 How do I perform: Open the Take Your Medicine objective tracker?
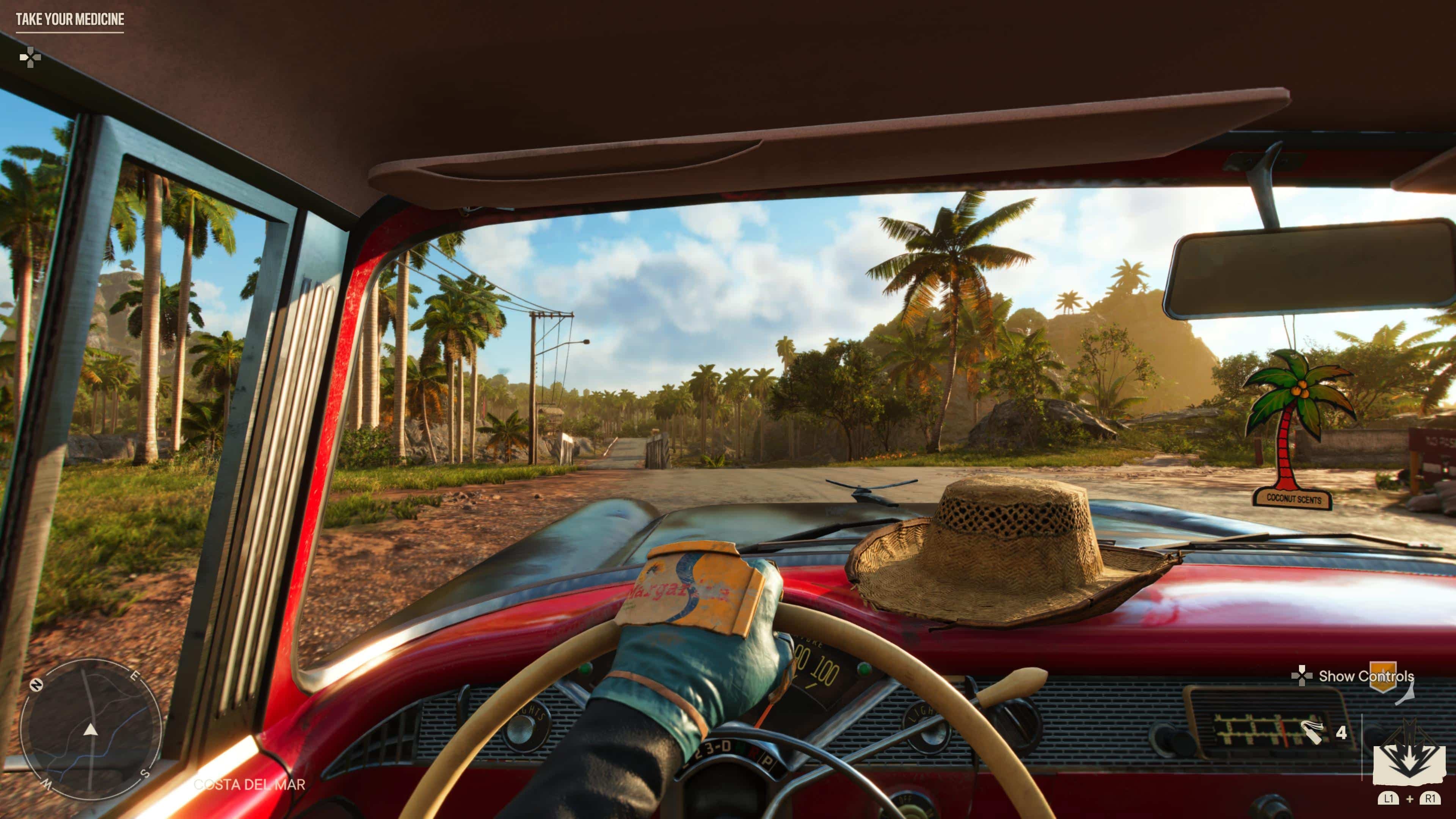69,20
